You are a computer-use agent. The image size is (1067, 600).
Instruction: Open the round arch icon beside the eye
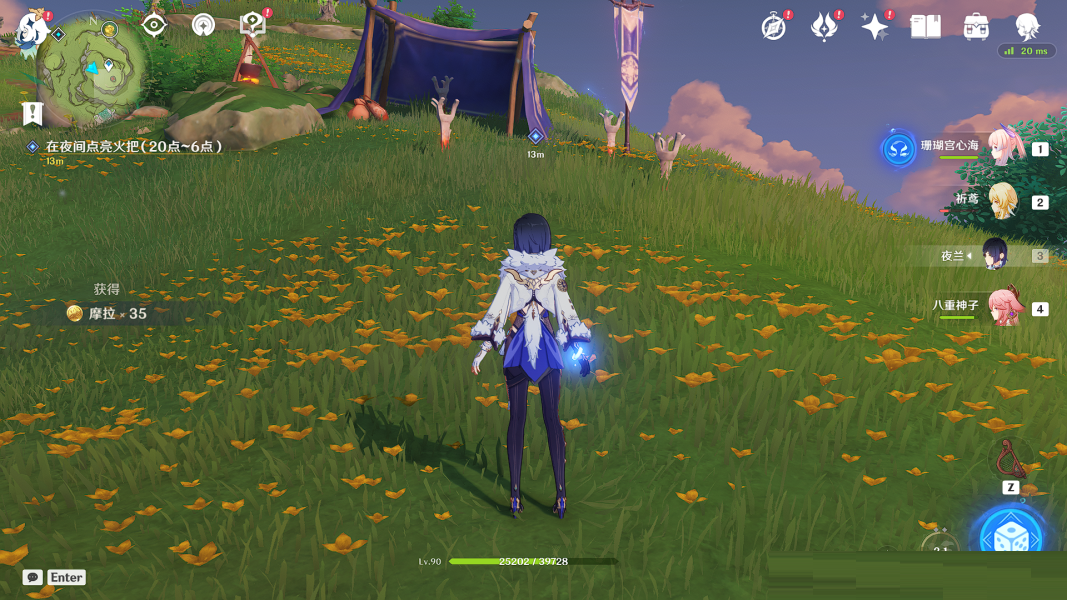pos(203,25)
